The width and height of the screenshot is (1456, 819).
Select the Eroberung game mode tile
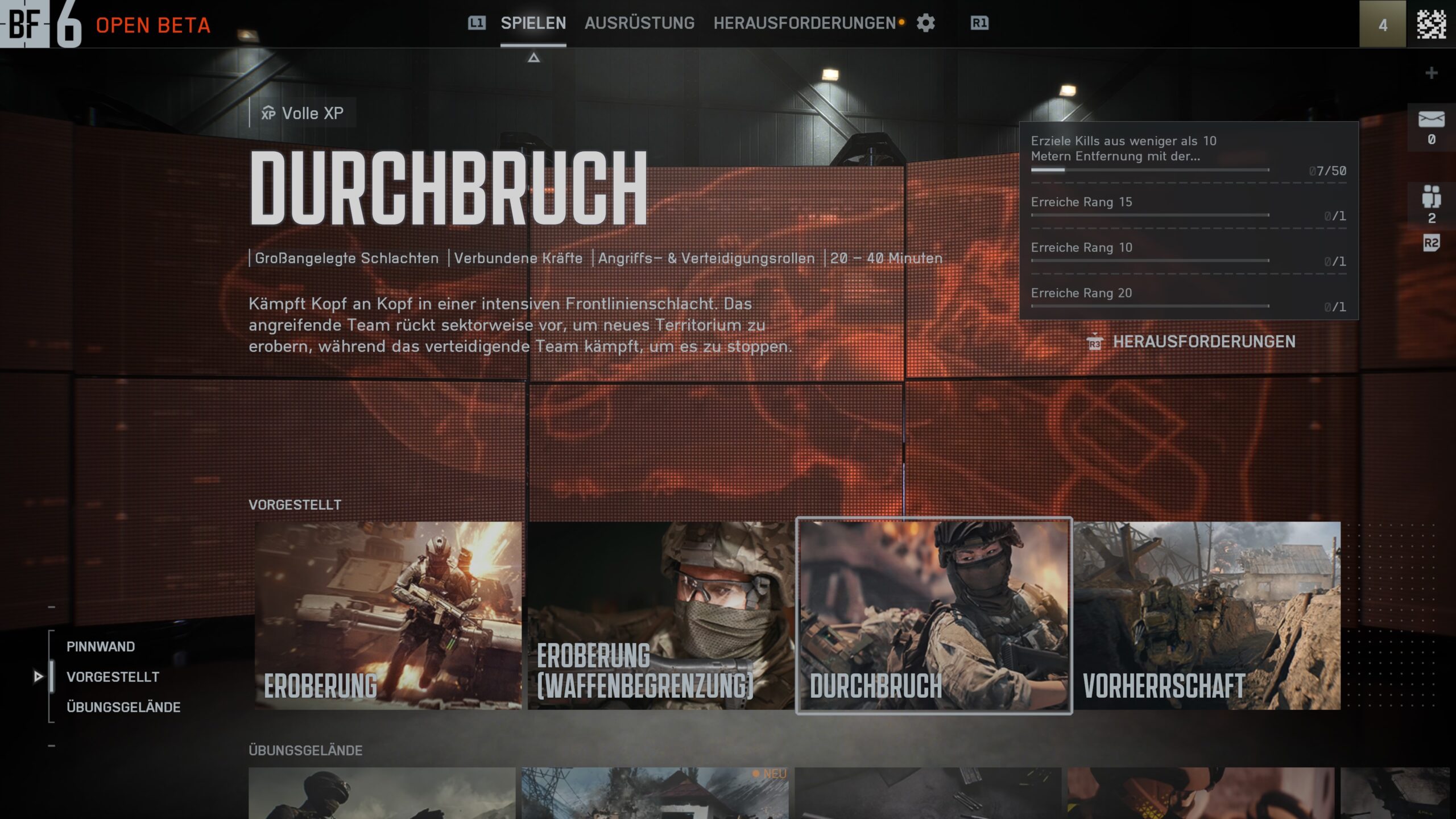coord(388,615)
